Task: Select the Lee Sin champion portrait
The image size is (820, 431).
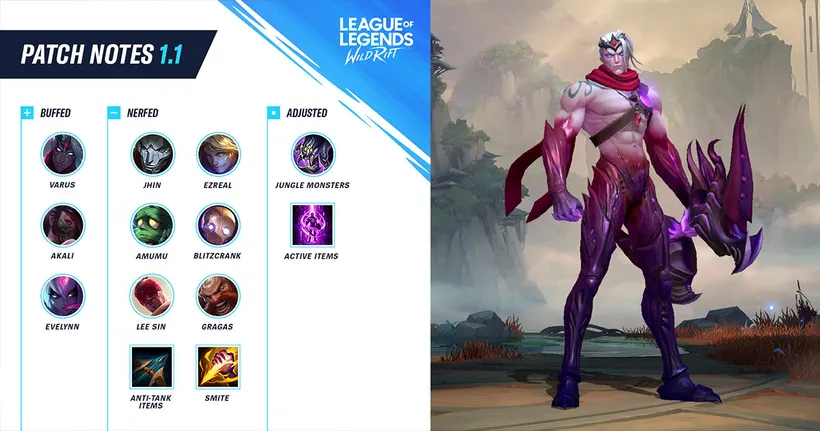Action: point(152,296)
